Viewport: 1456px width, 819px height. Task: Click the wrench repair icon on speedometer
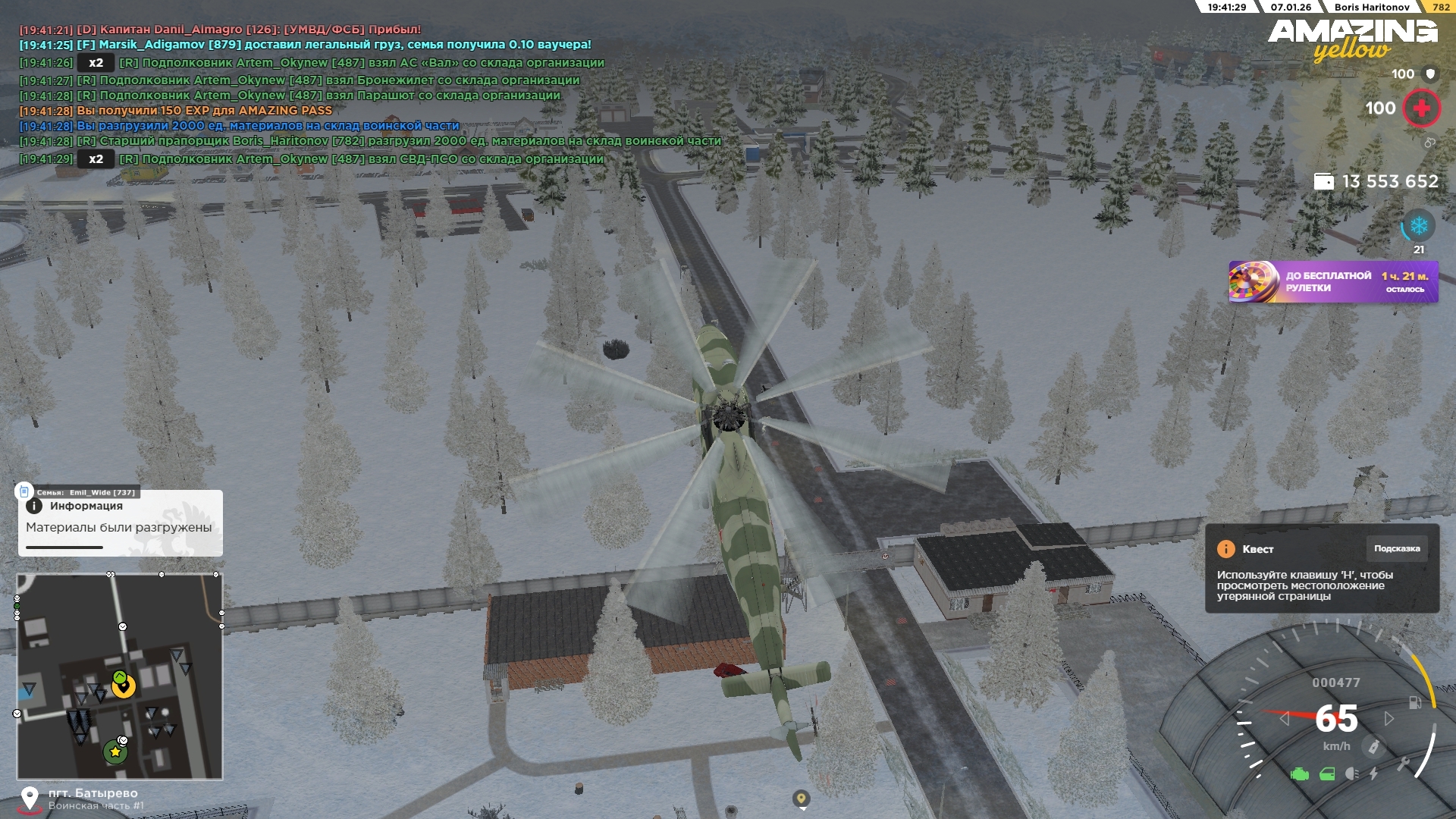[x=1403, y=764]
